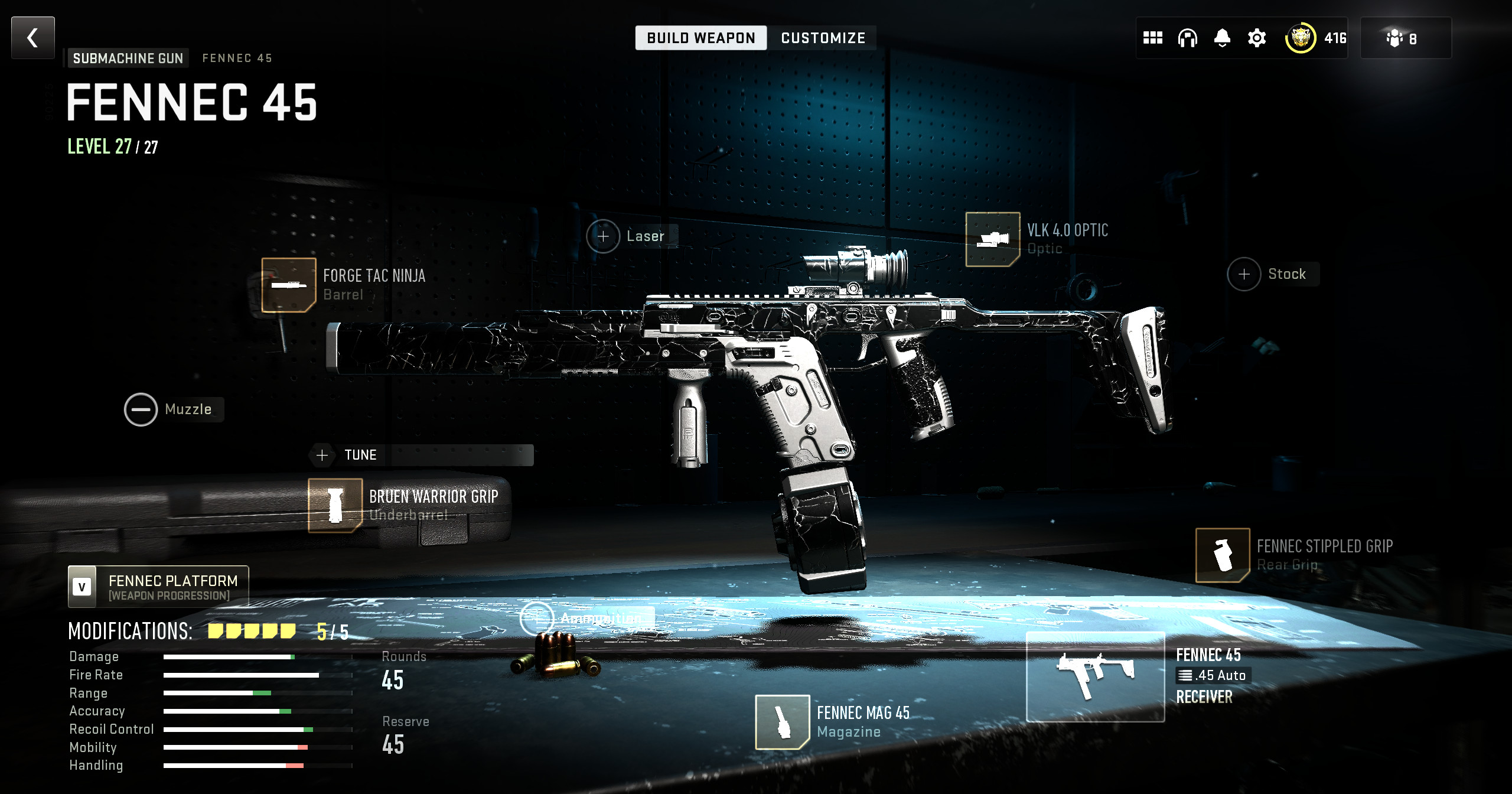
Task: Select the VLK 4.0 Optic attachment
Action: 993,239
